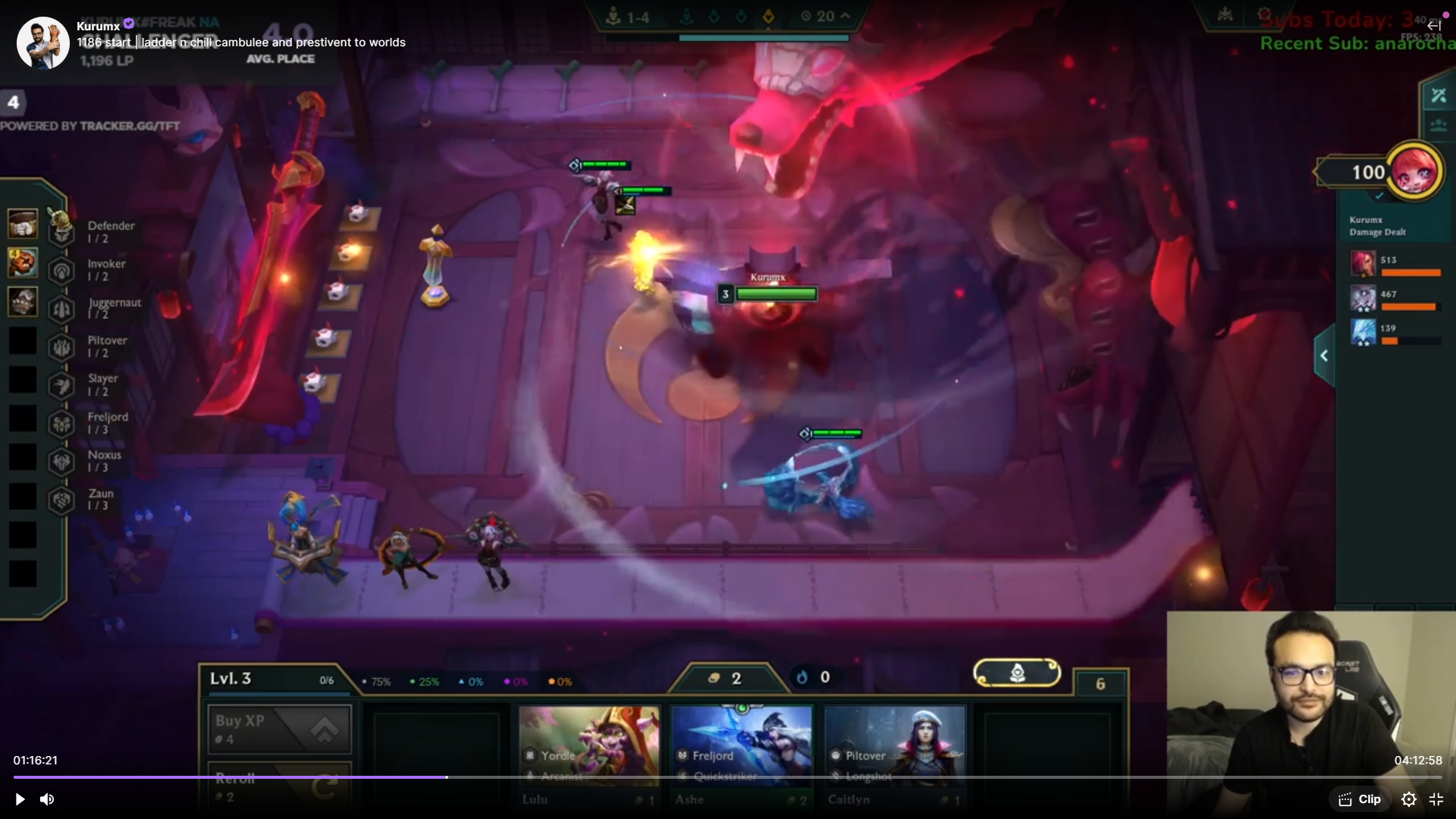Open the video player settings gear

click(x=1408, y=799)
